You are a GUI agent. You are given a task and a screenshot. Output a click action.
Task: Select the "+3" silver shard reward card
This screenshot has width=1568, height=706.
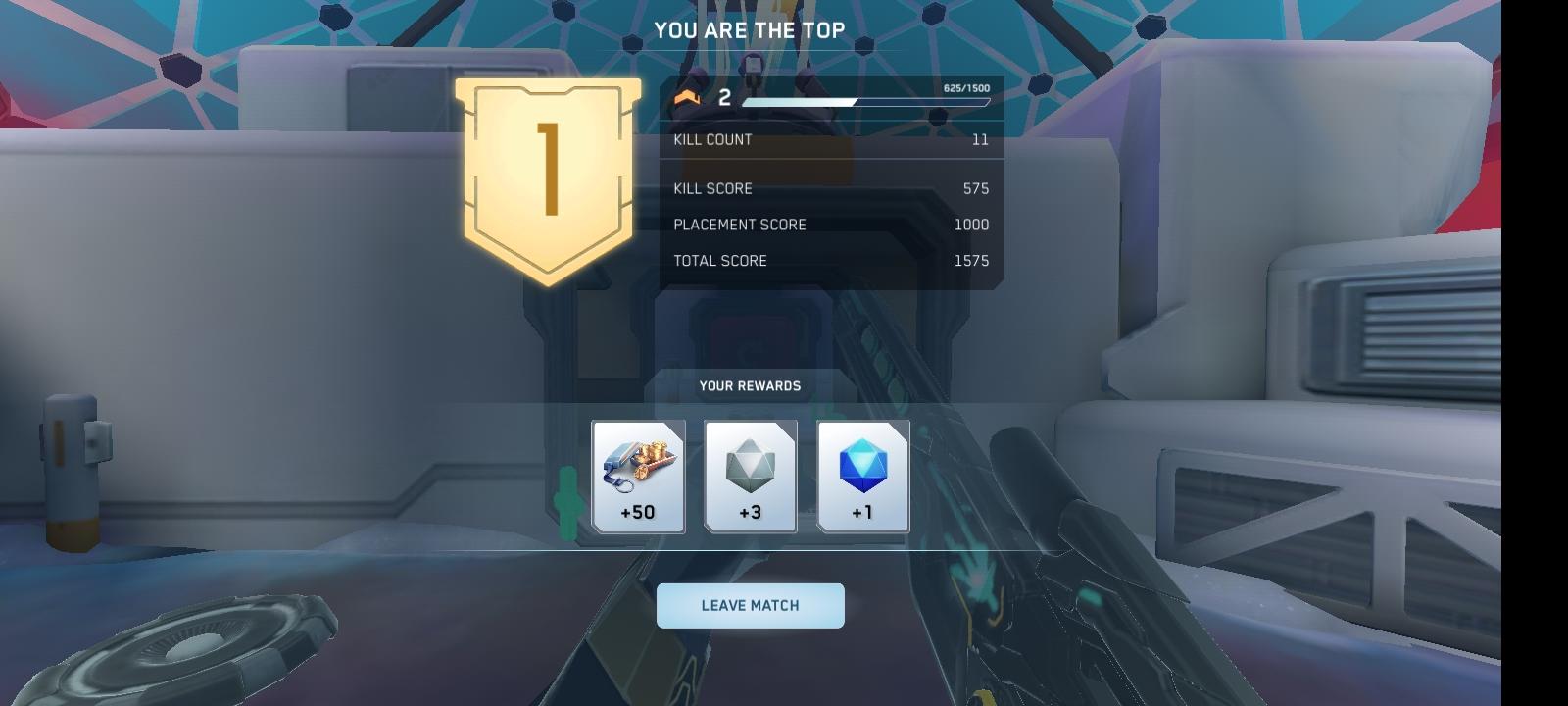(x=751, y=478)
